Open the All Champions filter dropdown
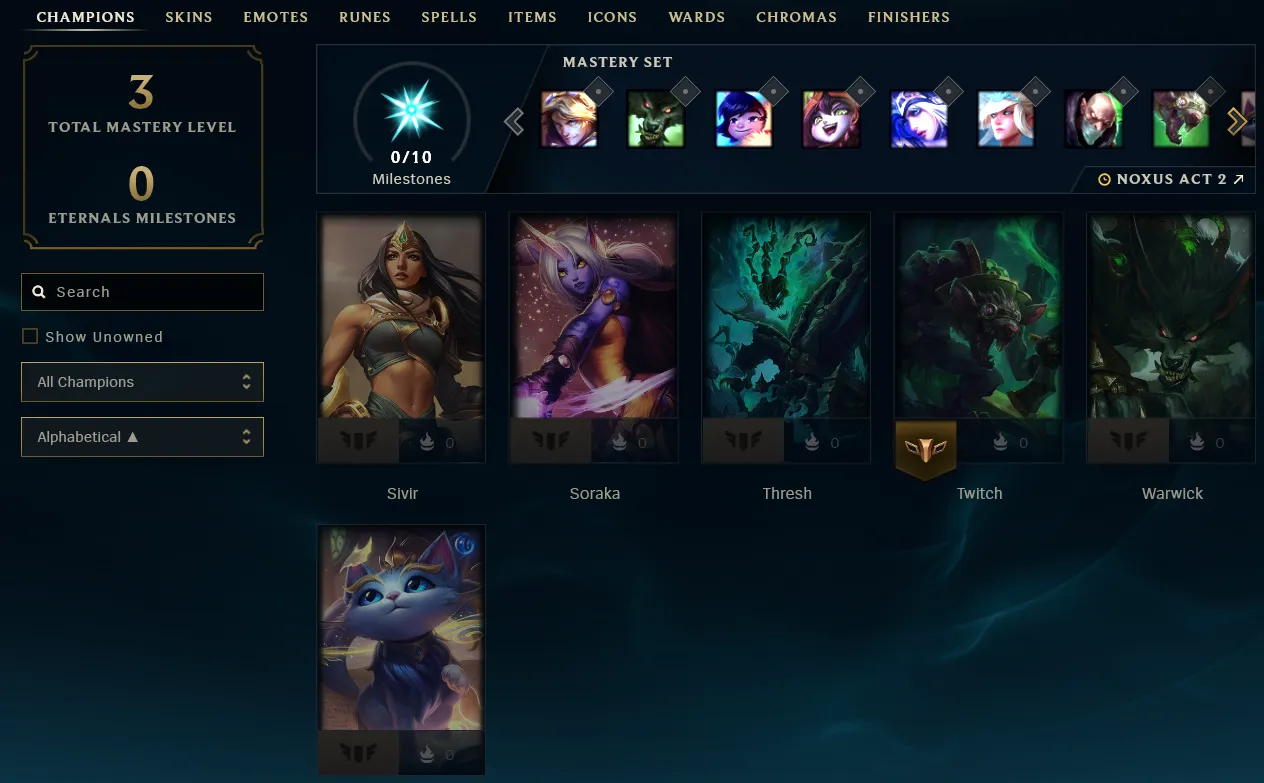Screen dimensions: 1264x783 pyautogui.click(x=142, y=382)
